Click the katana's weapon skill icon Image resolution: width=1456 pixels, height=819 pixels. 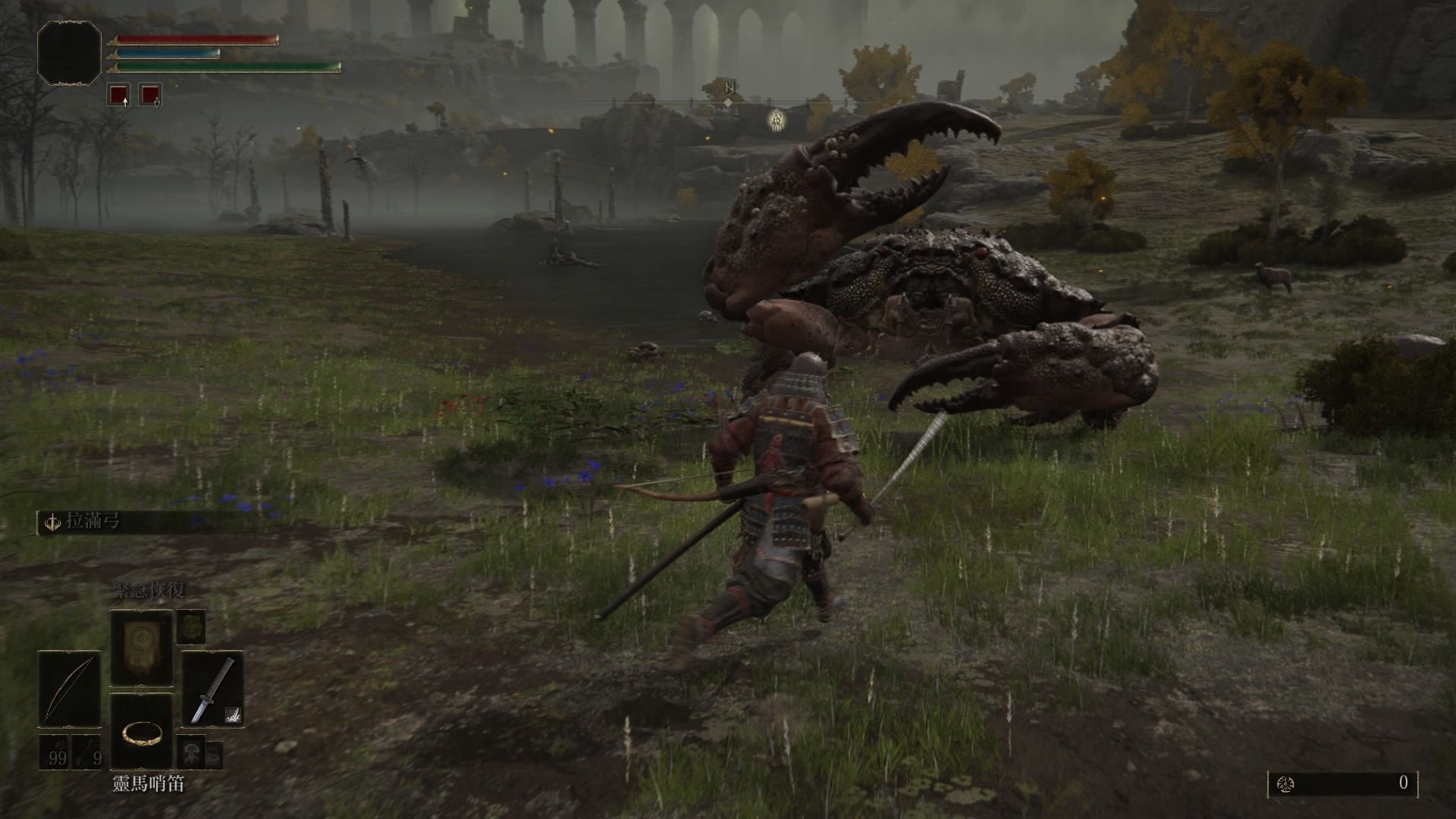[234, 713]
